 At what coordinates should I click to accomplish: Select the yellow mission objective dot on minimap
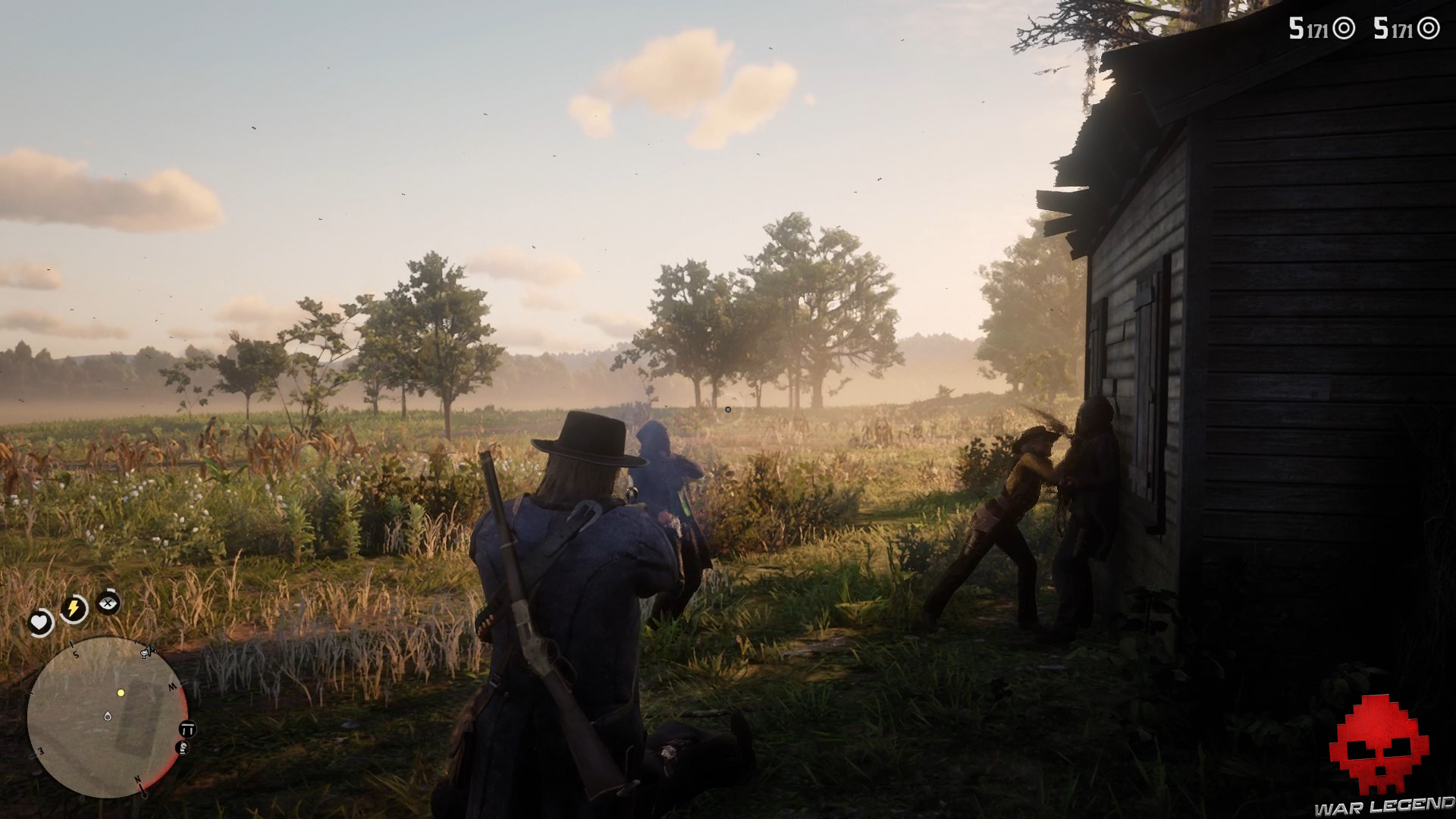[121, 693]
